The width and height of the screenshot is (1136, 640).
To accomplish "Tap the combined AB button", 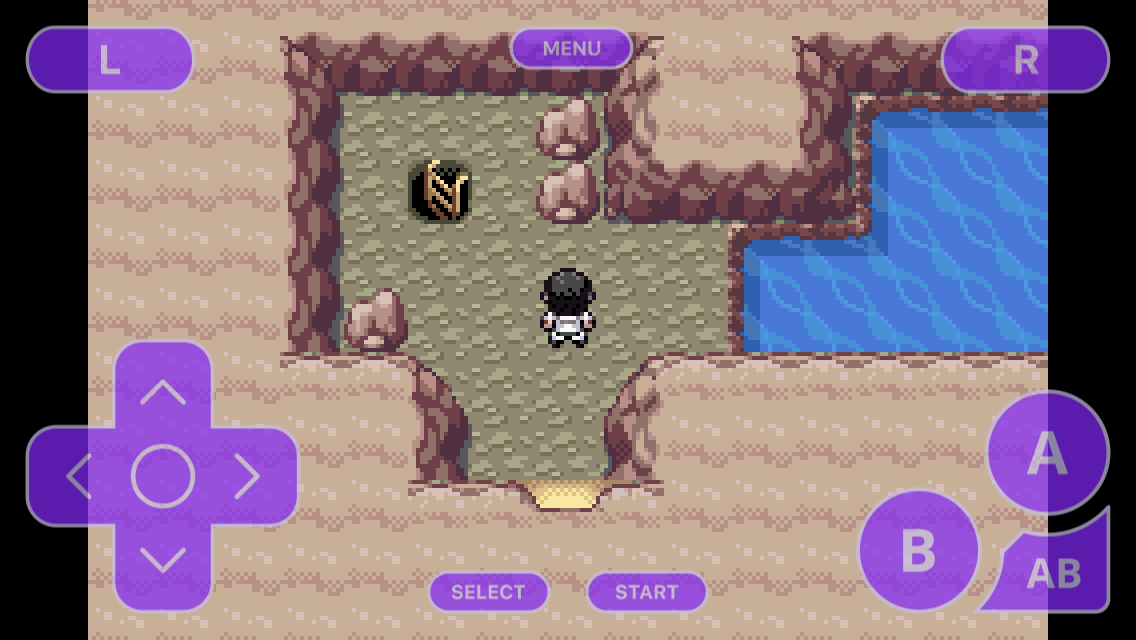I will [x=1055, y=572].
